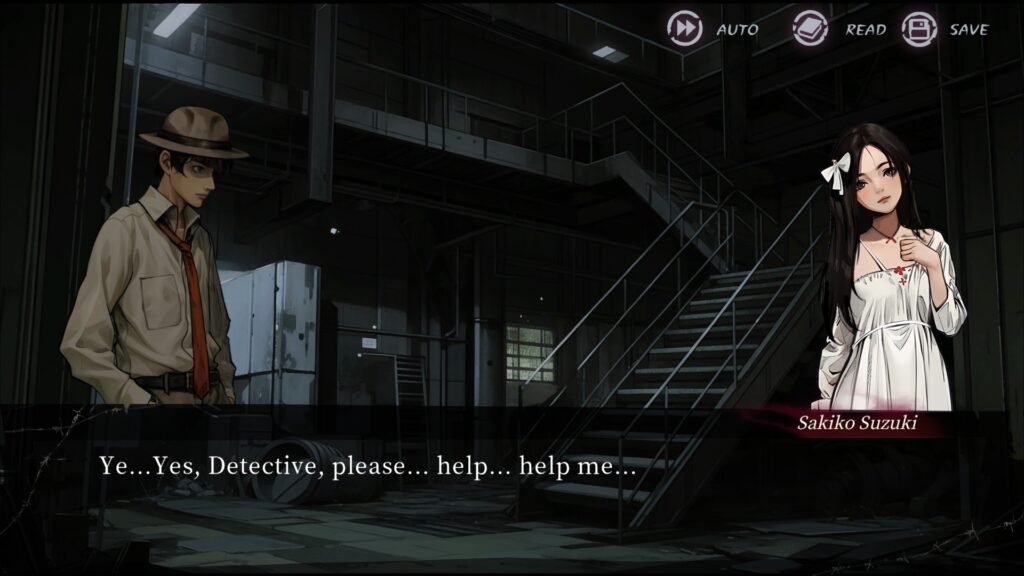Open the READ dialogue log

coord(811,29)
